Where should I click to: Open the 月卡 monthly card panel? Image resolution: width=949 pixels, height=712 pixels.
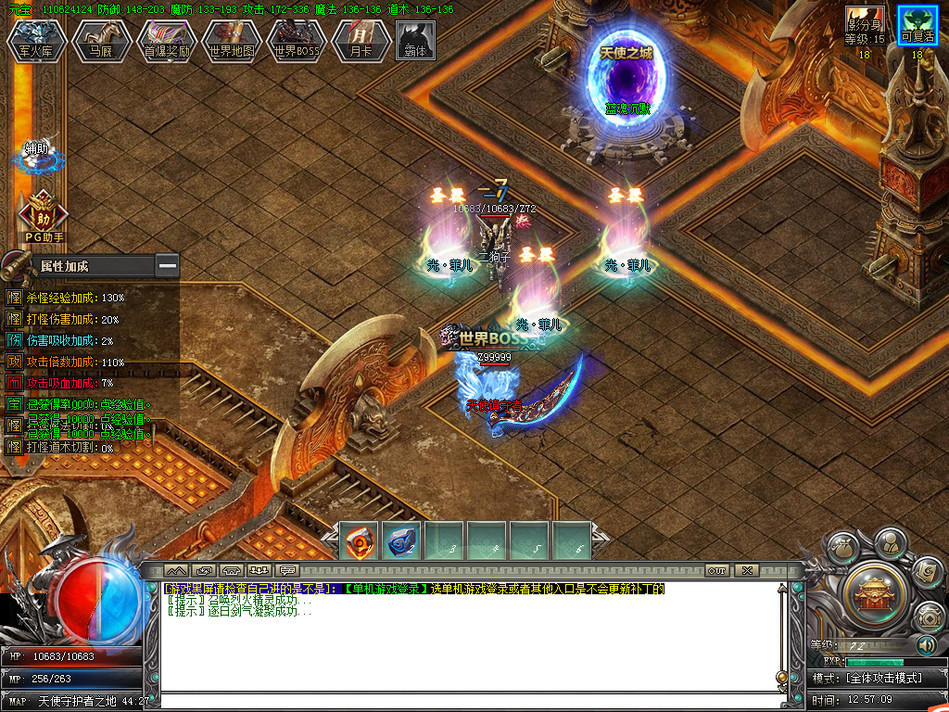tap(361, 41)
